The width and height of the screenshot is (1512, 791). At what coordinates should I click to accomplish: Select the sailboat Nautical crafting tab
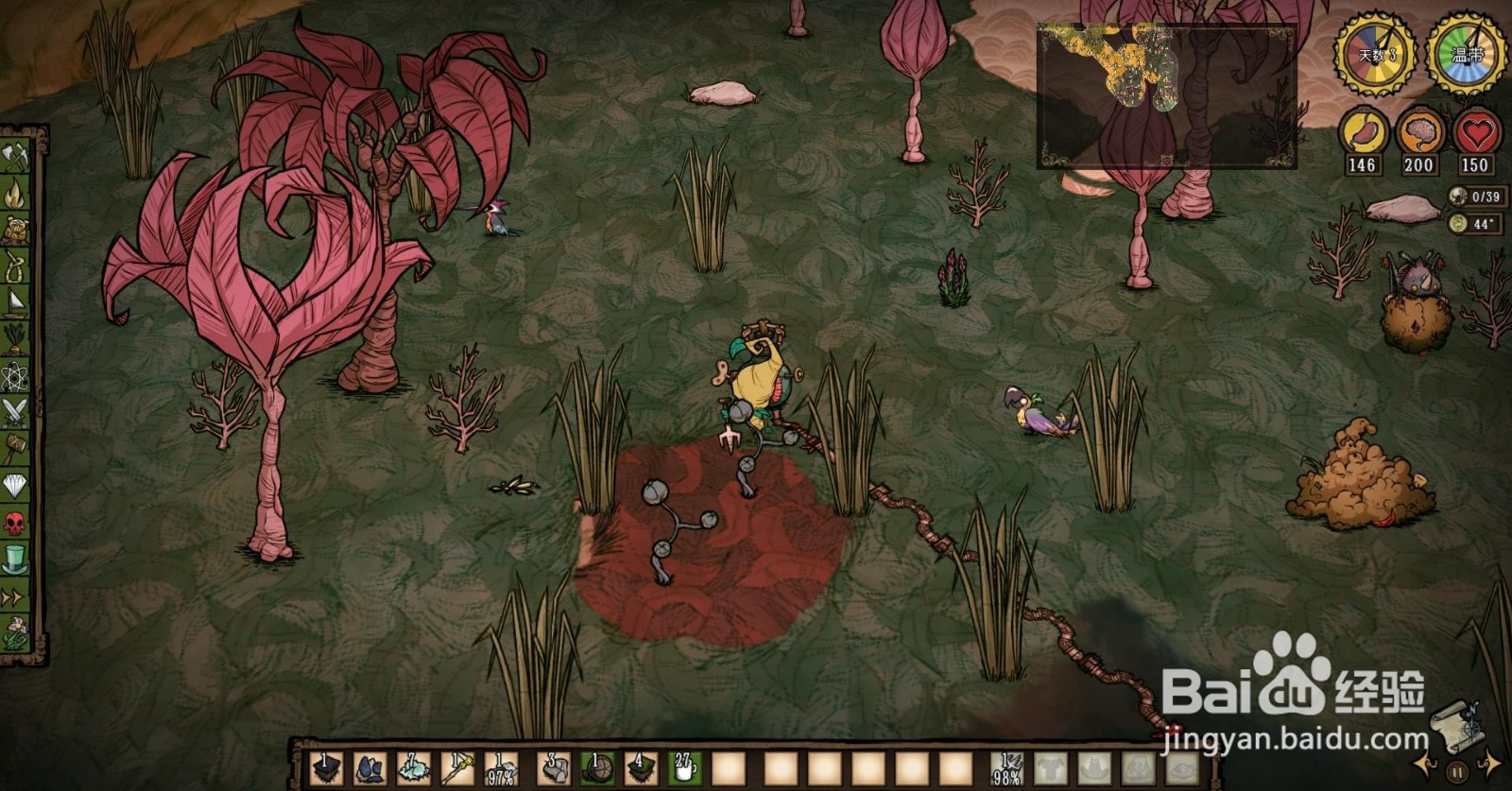15,302
